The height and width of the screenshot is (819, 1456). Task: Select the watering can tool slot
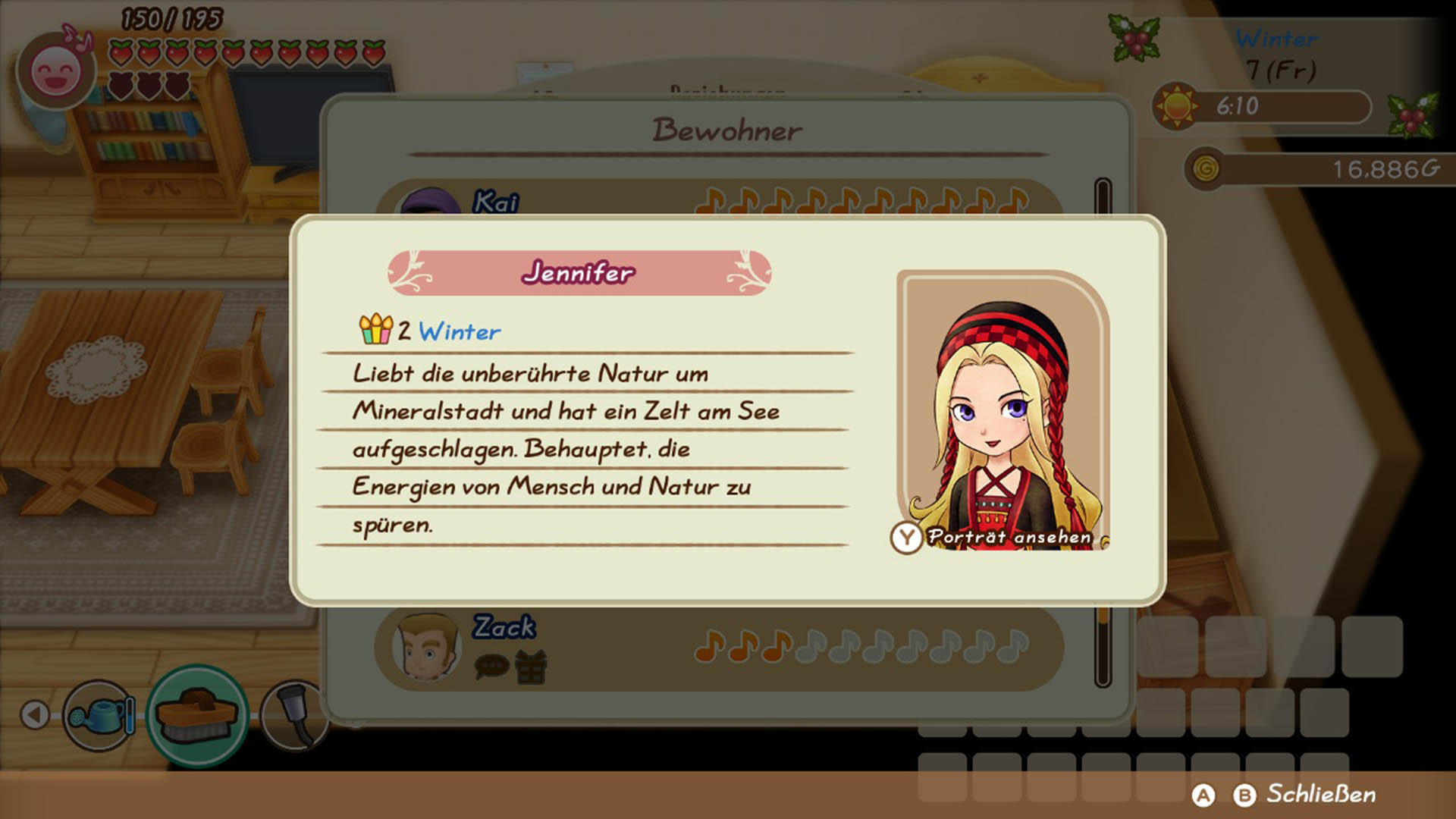pyautogui.click(x=99, y=715)
